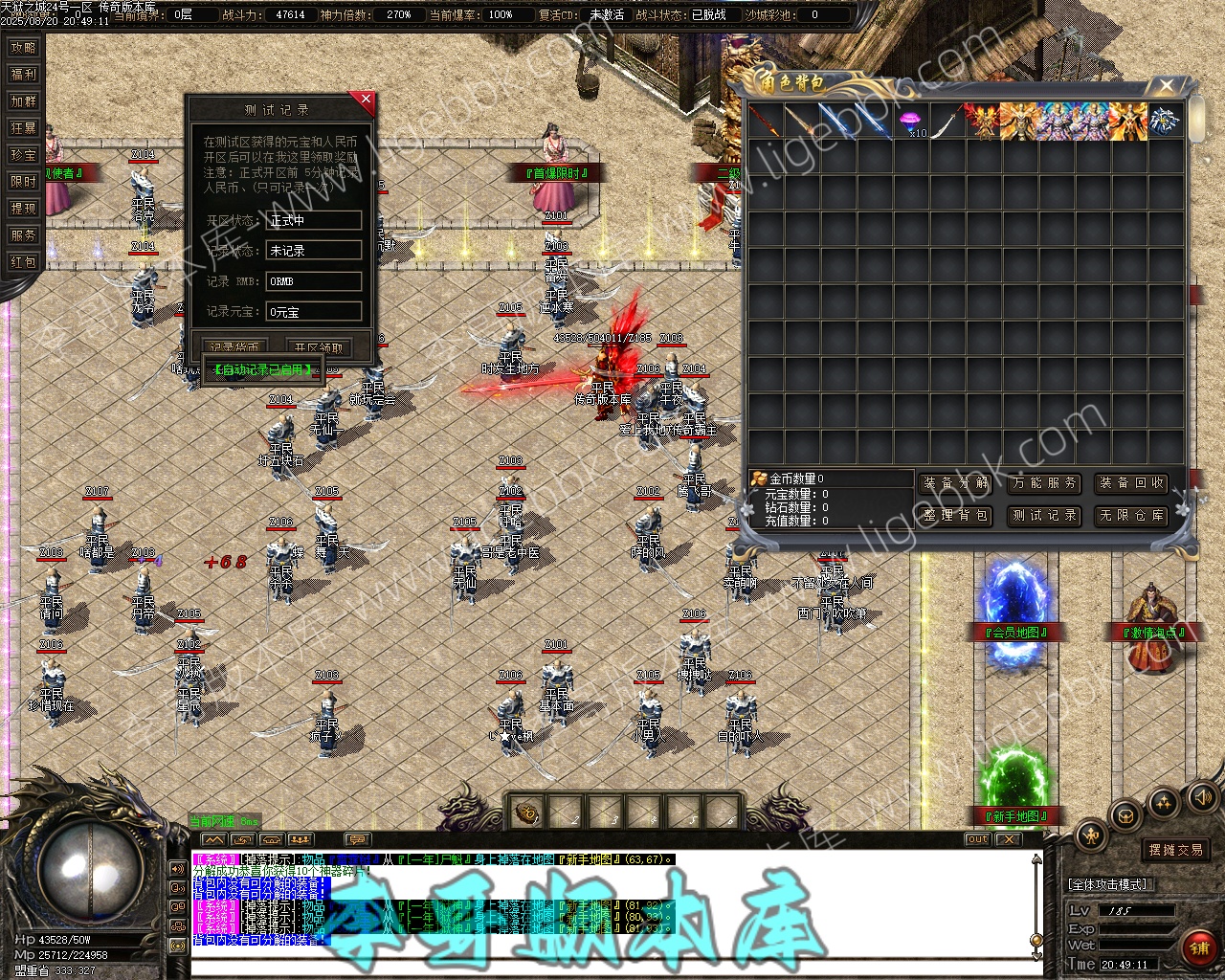
Task: Close the 测试记录 test record window
Action: (x=365, y=99)
